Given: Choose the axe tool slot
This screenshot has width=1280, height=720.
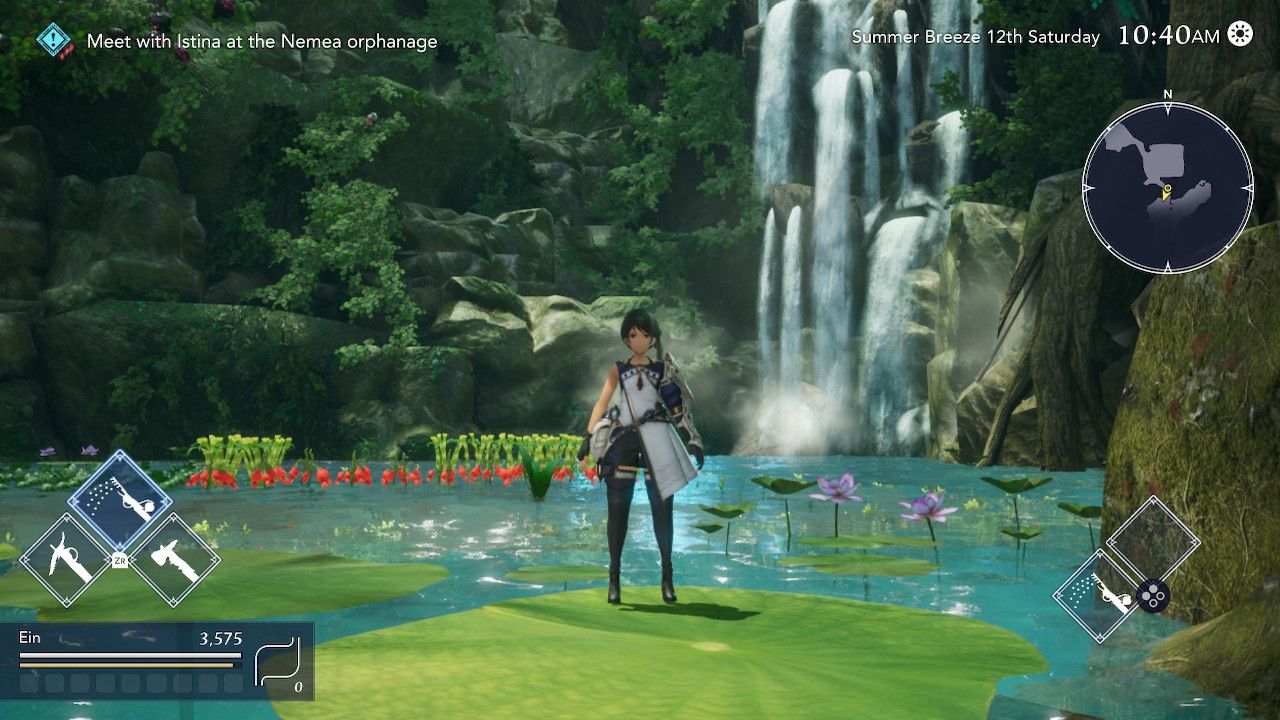Looking at the screenshot, I should tap(175, 559).
